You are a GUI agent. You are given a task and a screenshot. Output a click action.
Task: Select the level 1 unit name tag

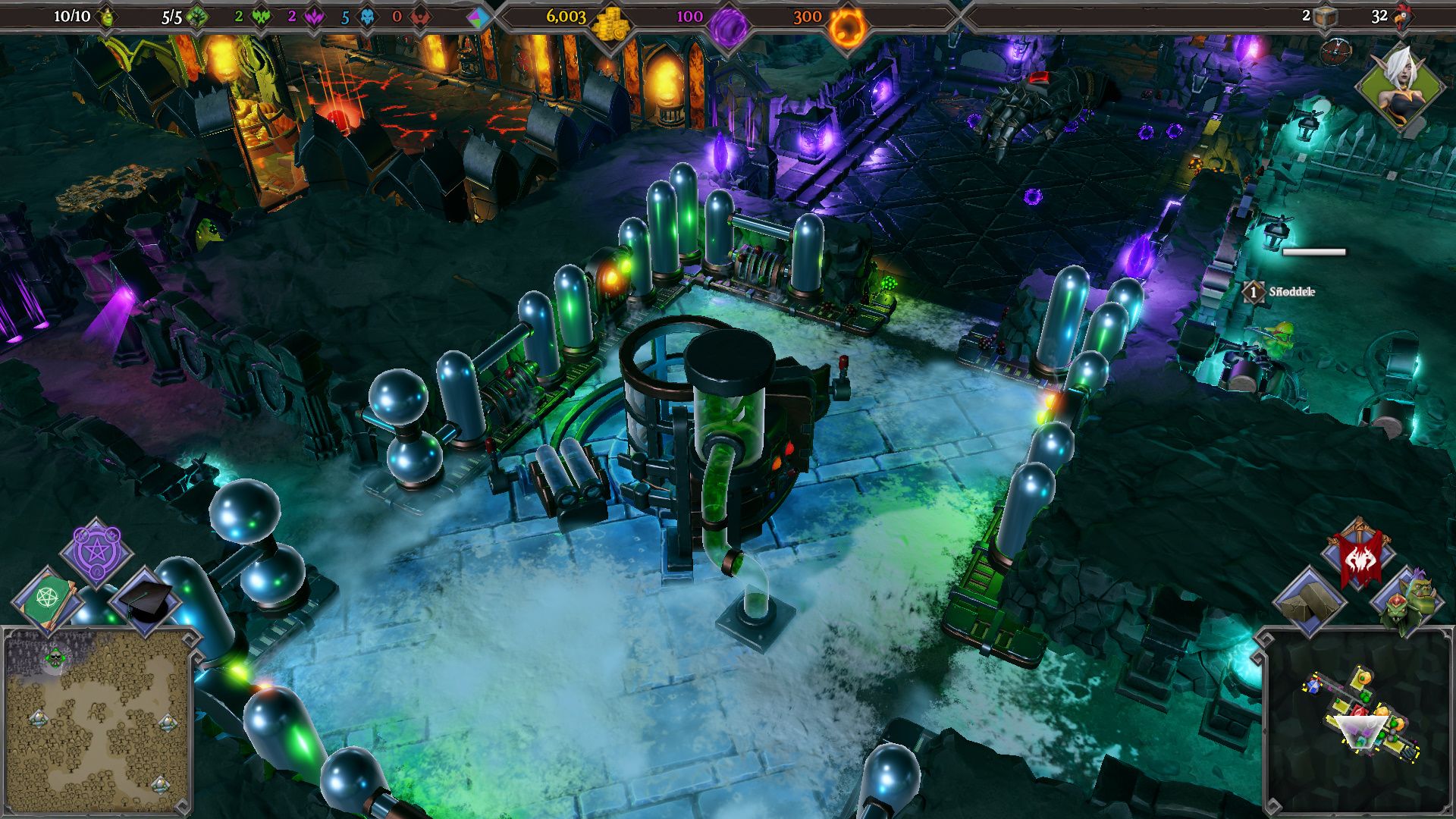click(x=1282, y=291)
